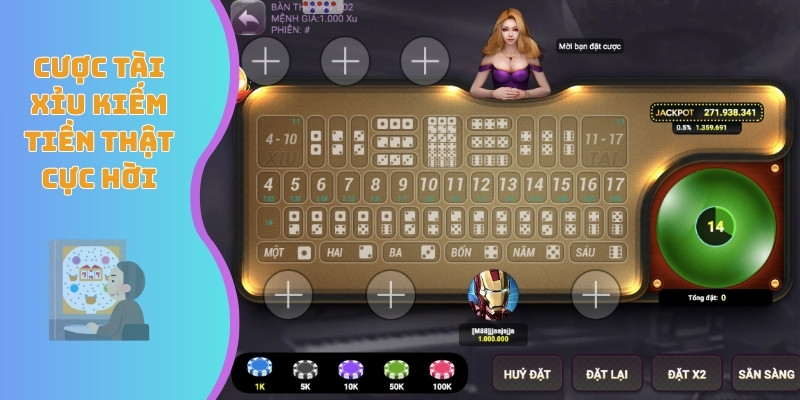
Task: Select the Ba single-die bet
Action: click(410, 252)
